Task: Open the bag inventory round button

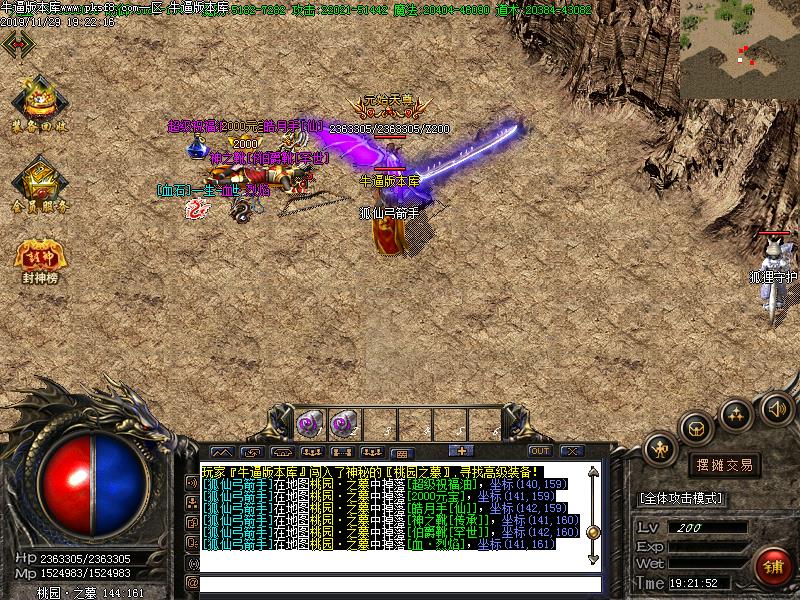Action: [695, 428]
